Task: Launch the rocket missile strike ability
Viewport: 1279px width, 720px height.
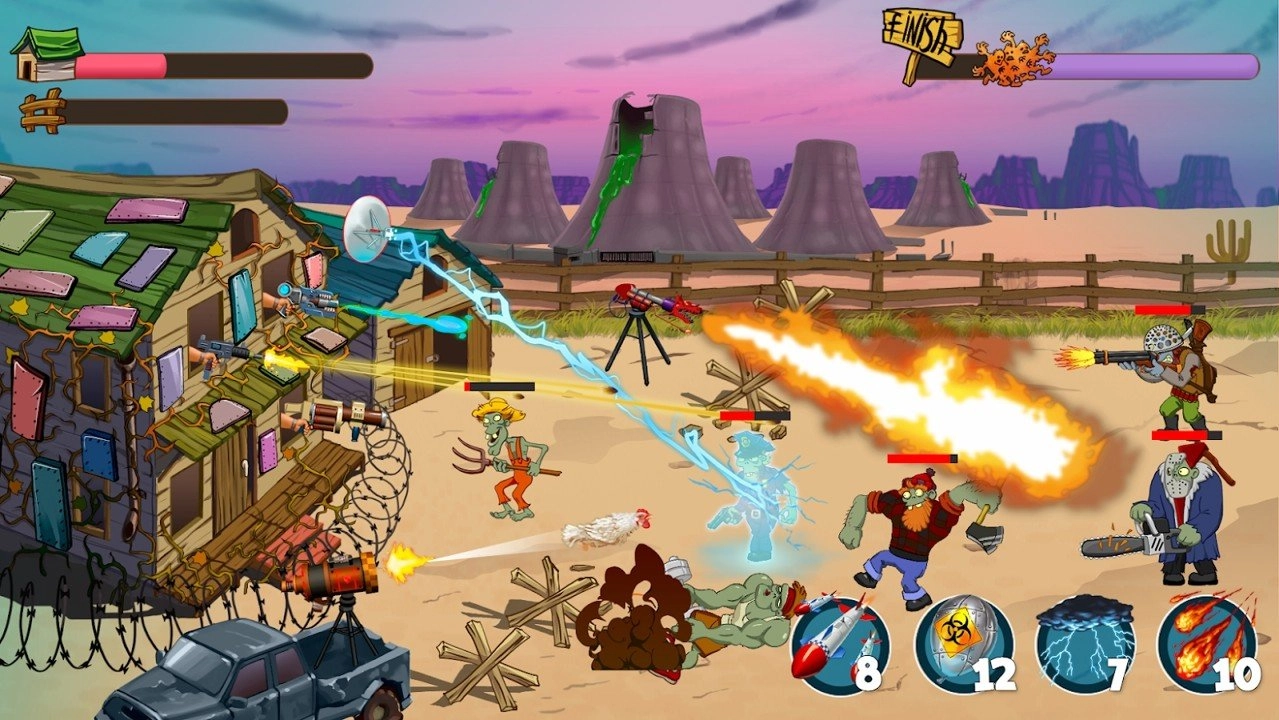Action: click(840, 645)
